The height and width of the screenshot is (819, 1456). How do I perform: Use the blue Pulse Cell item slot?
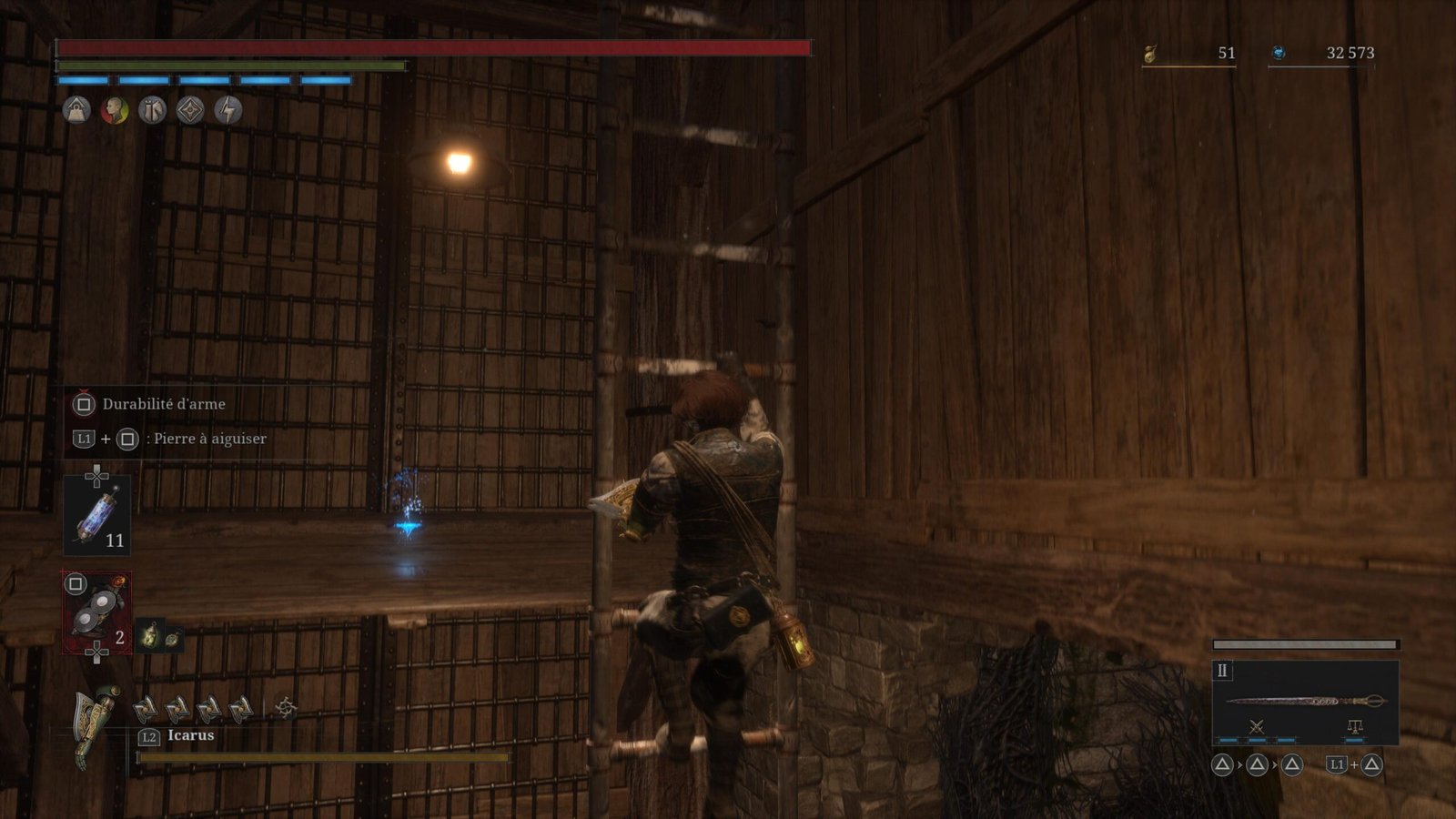click(96, 515)
